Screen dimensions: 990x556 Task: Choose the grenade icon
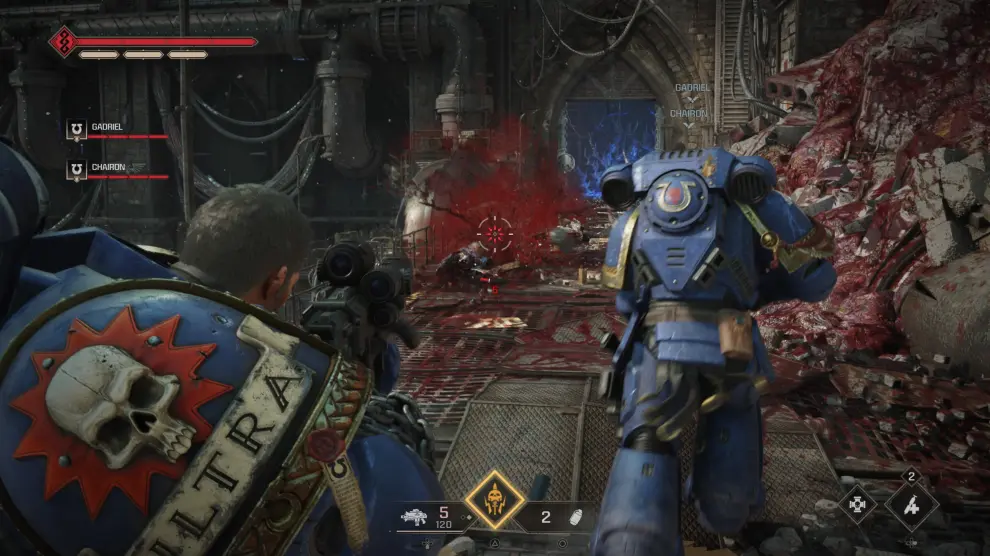pyautogui.click(x=574, y=518)
